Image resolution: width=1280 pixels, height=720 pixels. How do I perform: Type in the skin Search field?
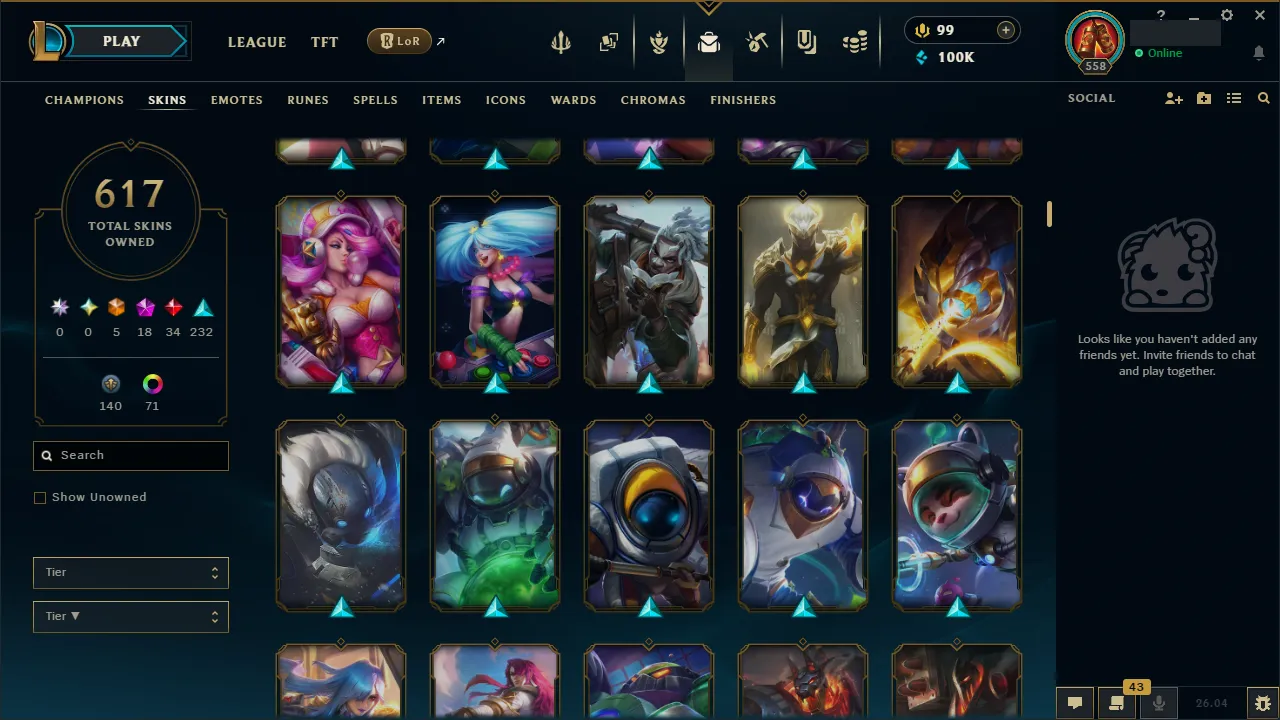[x=130, y=455]
